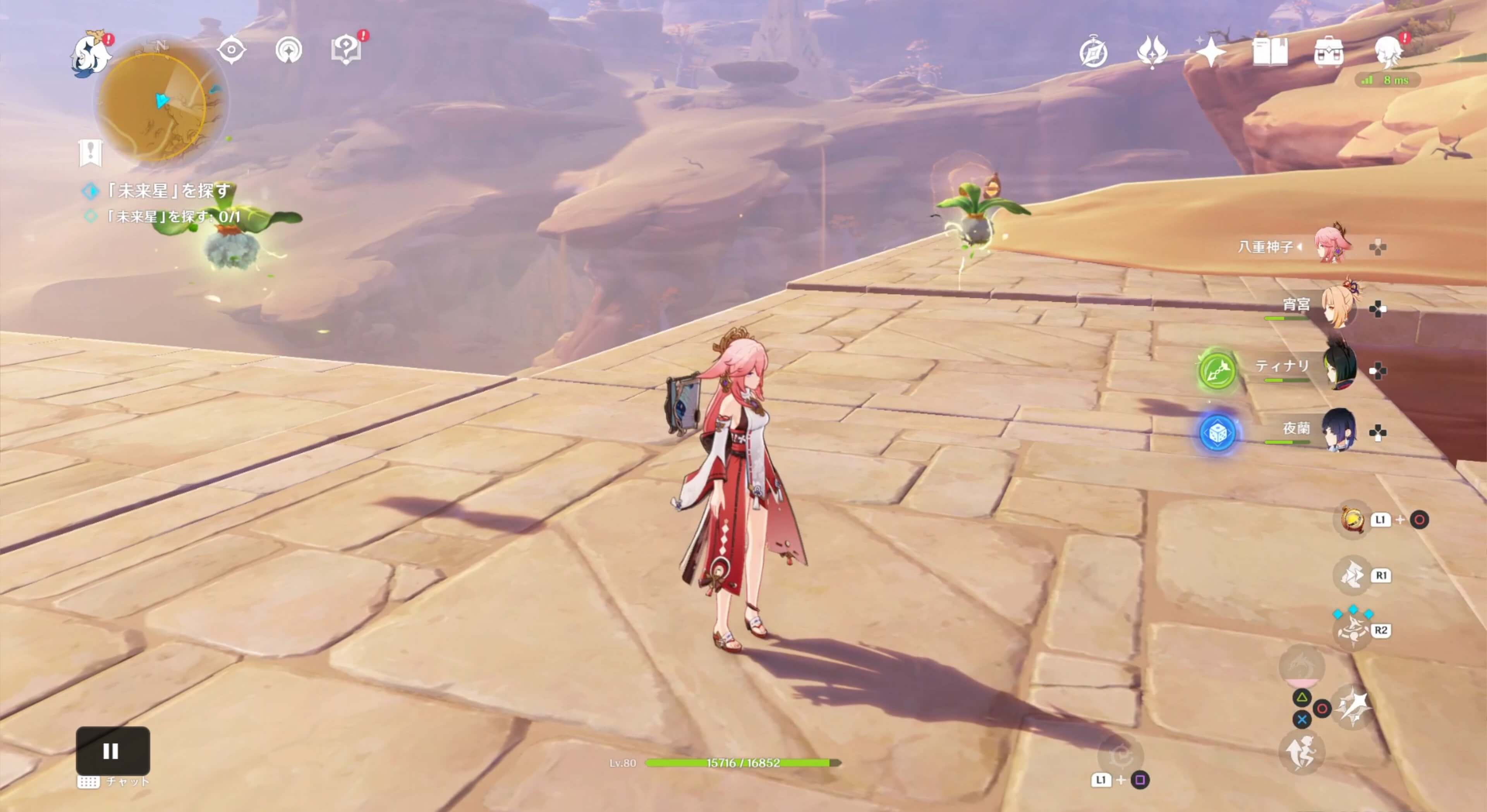Open the compass adventure handbook icon

tap(1093, 54)
